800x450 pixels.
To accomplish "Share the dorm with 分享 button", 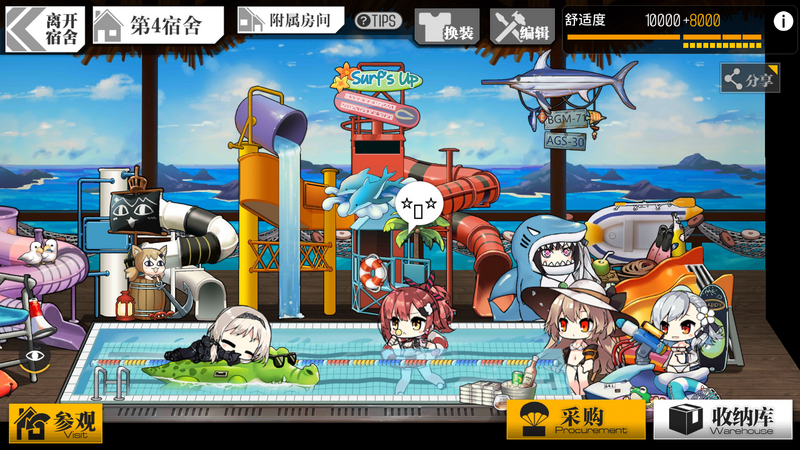I will coord(750,79).
